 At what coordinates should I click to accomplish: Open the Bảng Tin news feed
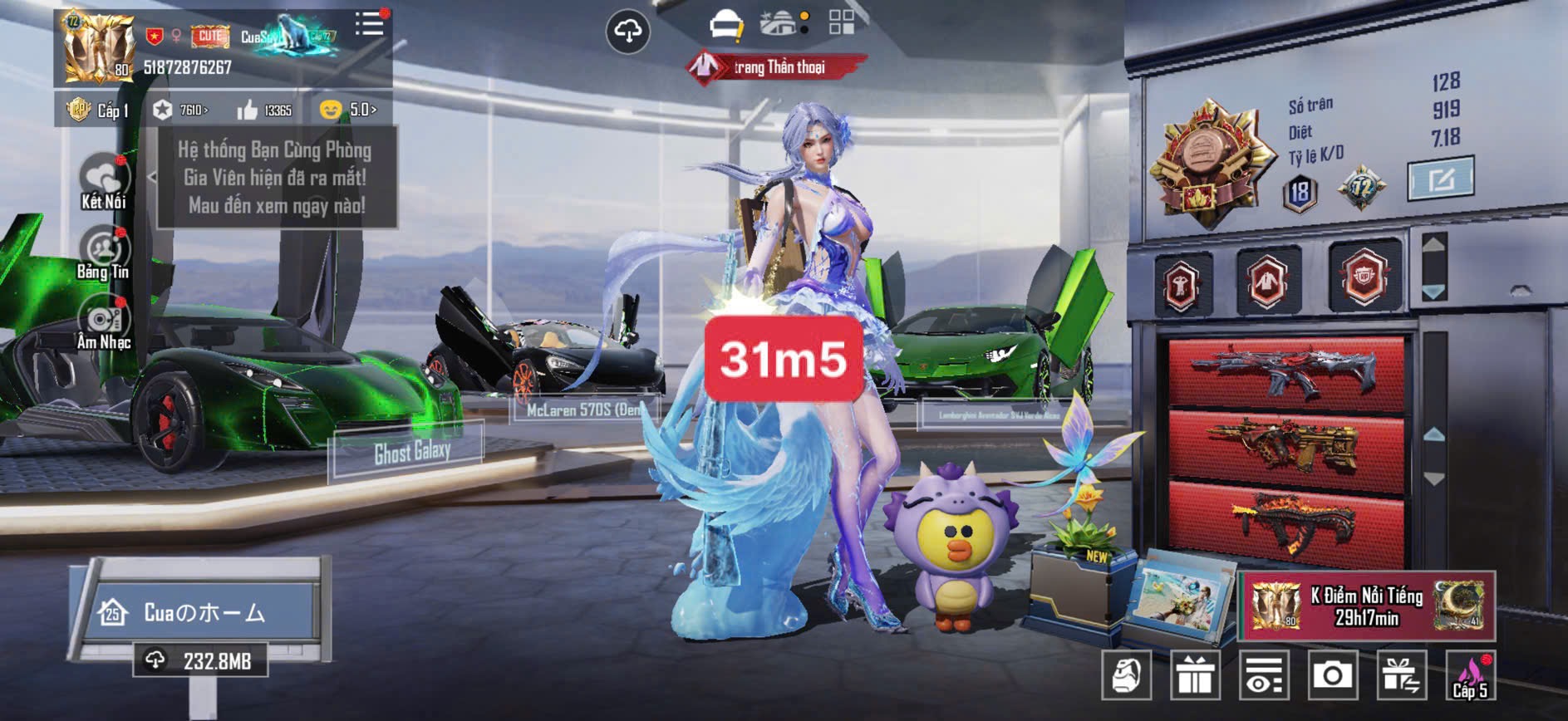pyautogui.click(x=103, y=253)
